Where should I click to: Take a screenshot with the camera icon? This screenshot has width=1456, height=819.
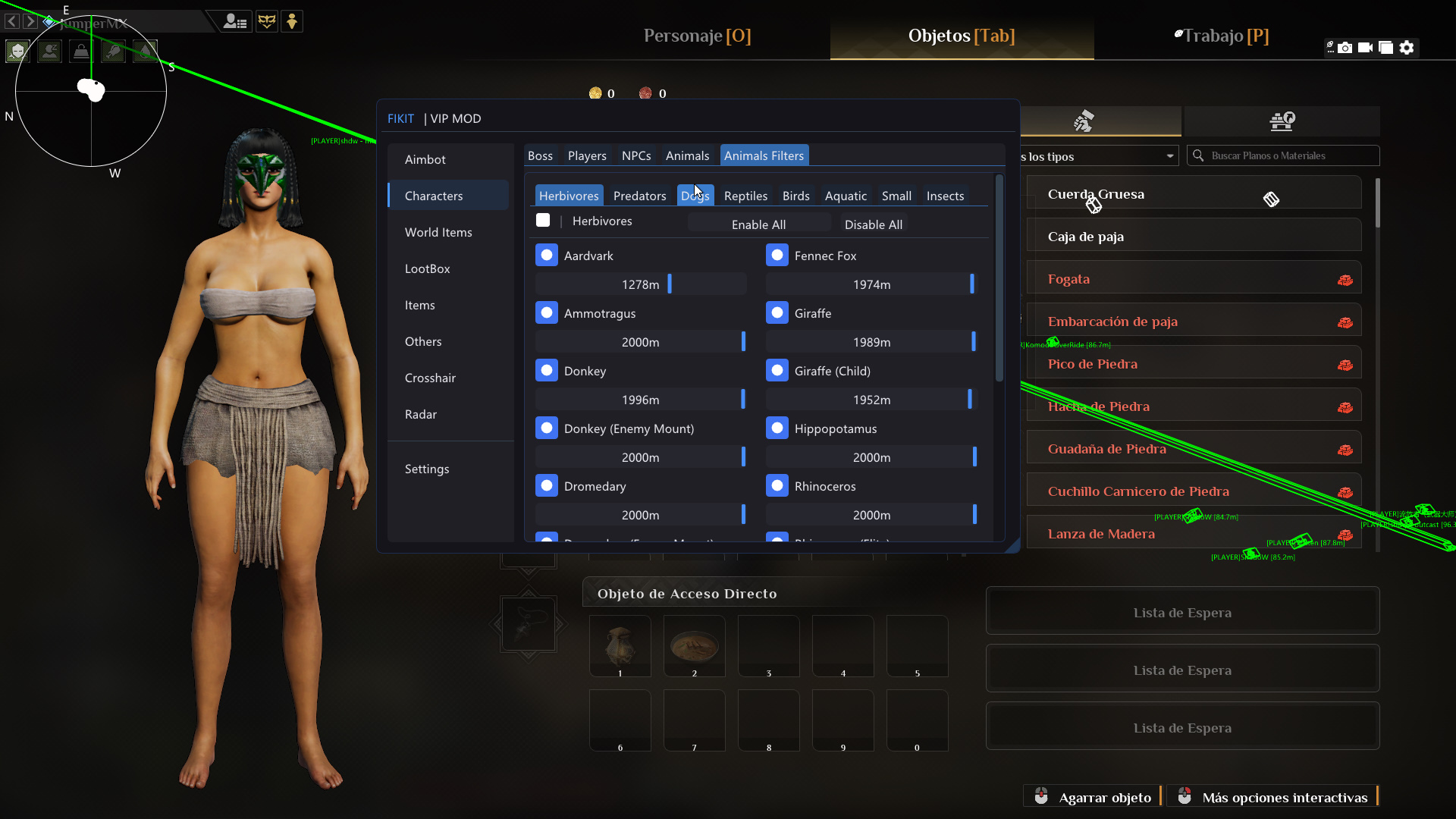(x=1345, y=47)
